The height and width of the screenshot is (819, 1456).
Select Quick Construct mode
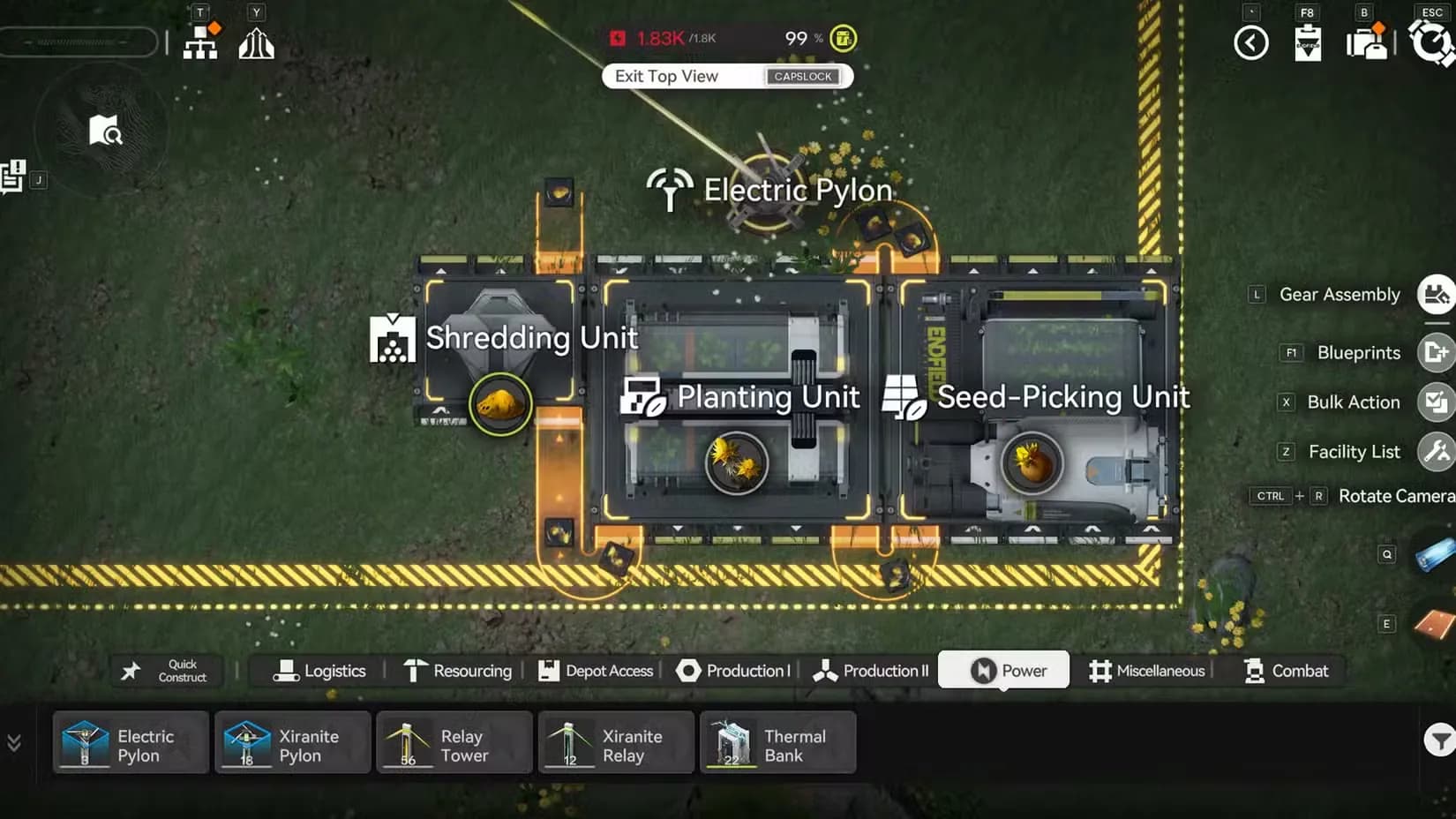pos(168,671)
